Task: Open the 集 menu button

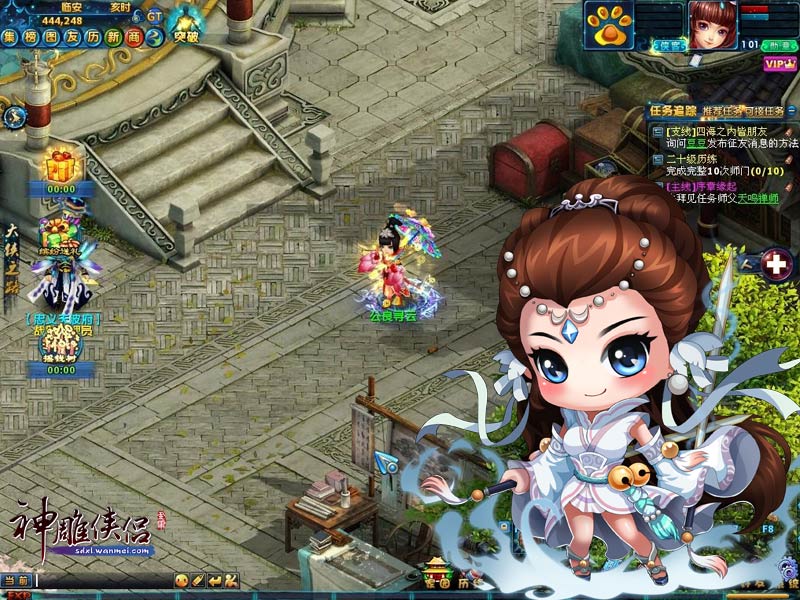Action: 10,38
